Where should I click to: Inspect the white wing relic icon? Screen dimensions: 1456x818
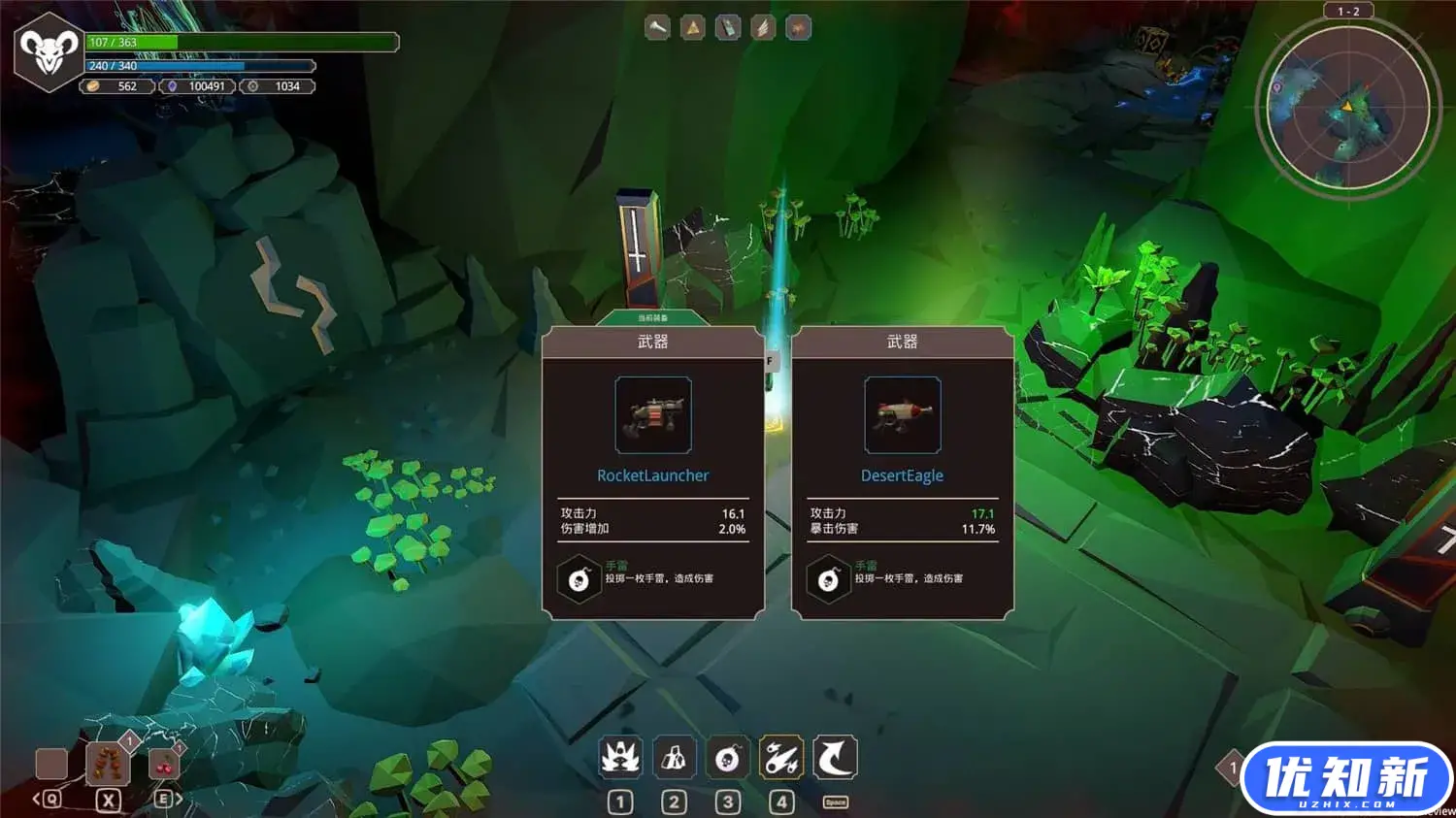click(x=763, y=28)
